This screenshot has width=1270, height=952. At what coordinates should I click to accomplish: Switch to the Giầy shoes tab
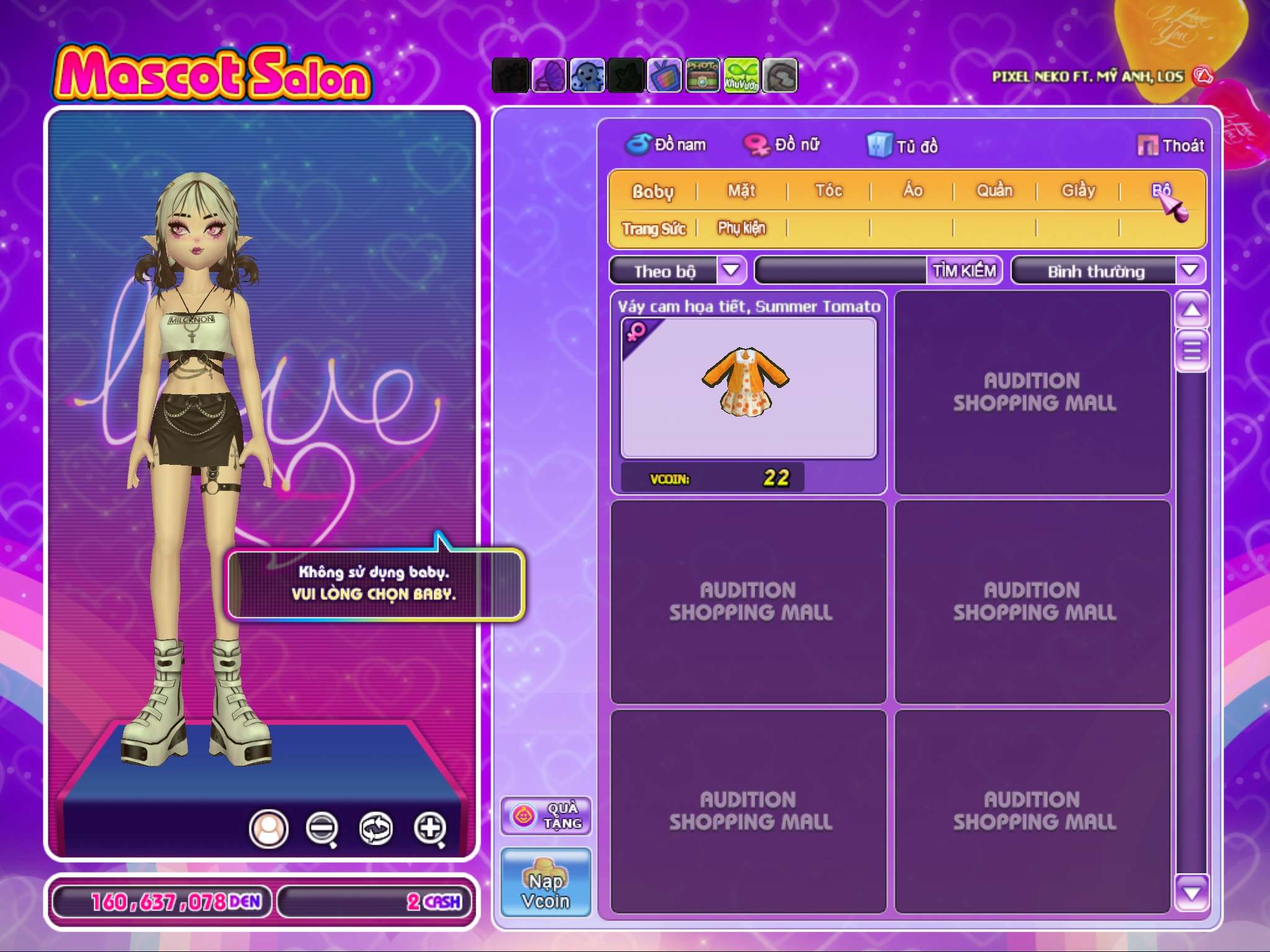[x=1078, y=191]
